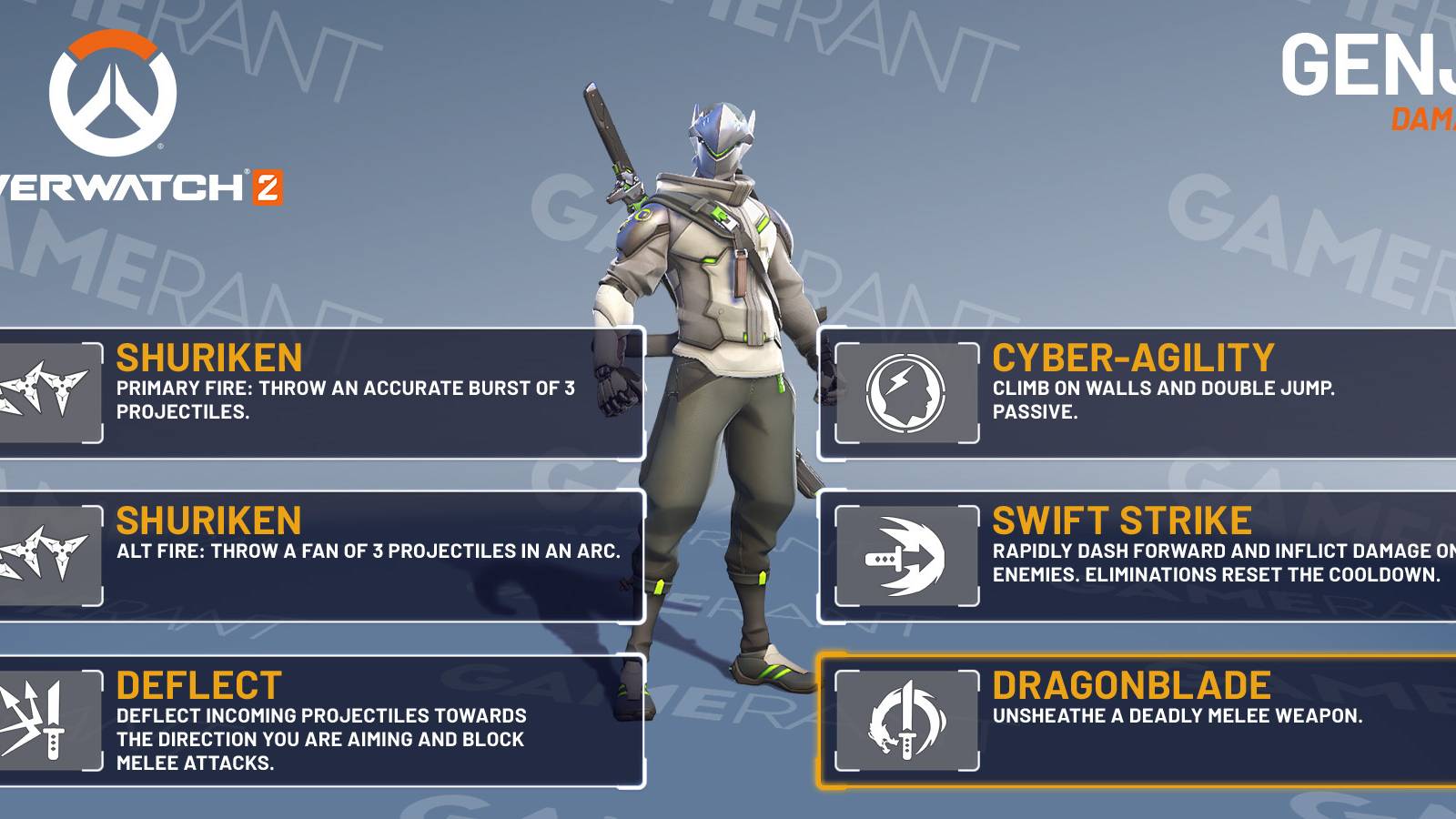The width and height of the screenshot is (1456, 819).
Task: Select the orange DAMAGE role label
Action: [1424, 116]
